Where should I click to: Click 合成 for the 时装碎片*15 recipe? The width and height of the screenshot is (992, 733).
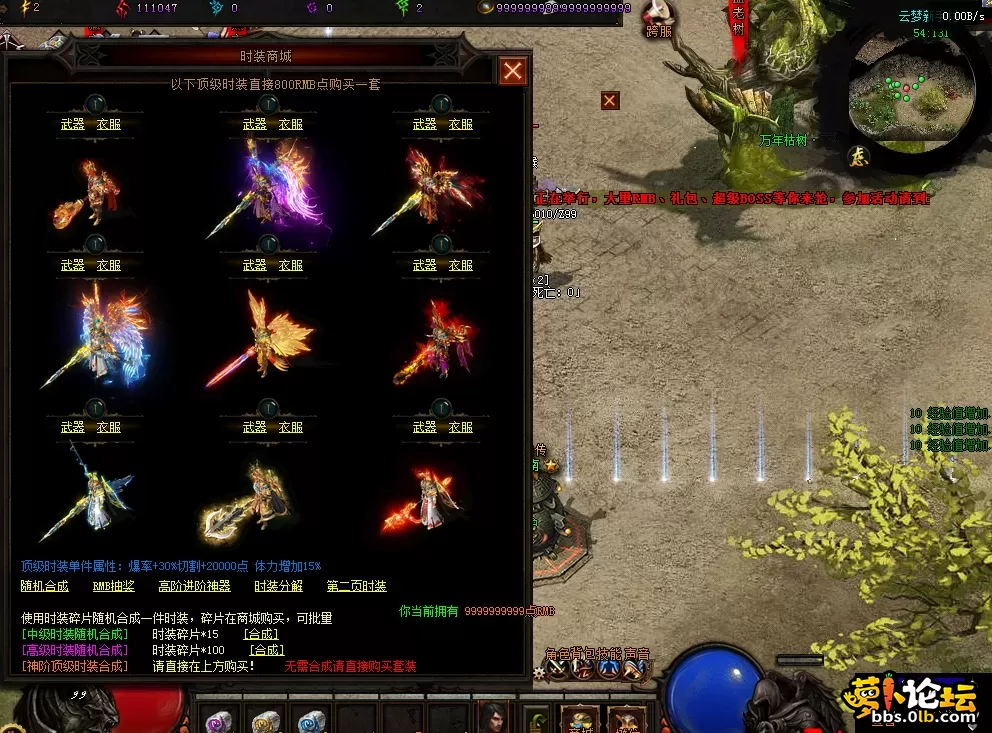tap(261, 634)
